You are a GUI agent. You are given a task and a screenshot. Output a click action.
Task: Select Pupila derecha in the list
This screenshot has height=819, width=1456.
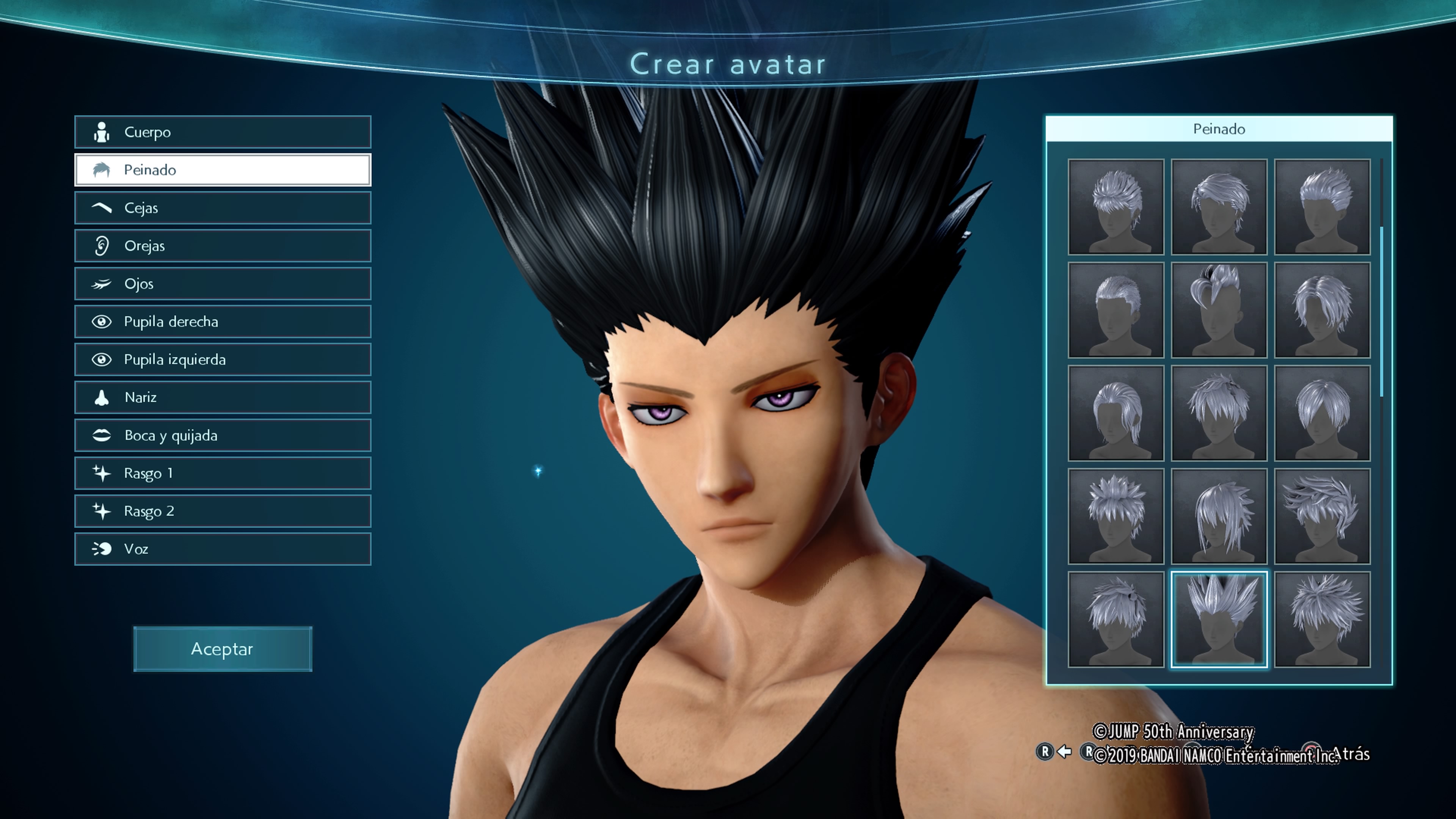223,322
